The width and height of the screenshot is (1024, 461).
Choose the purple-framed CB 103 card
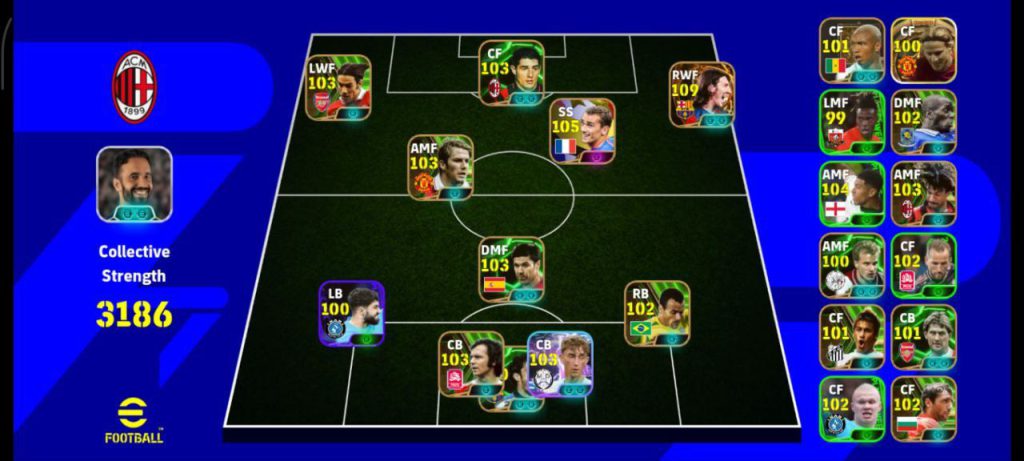click(x=560, y=364)
